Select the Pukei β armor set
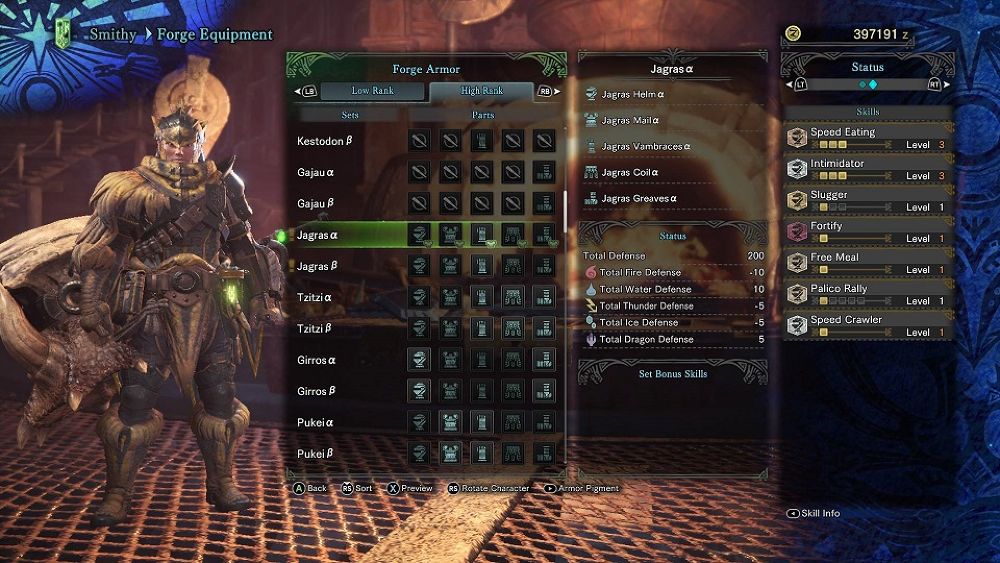Image resolution: width=1000 pixels, height=563 pixels. pyautogui.click(x=315, y=453)
